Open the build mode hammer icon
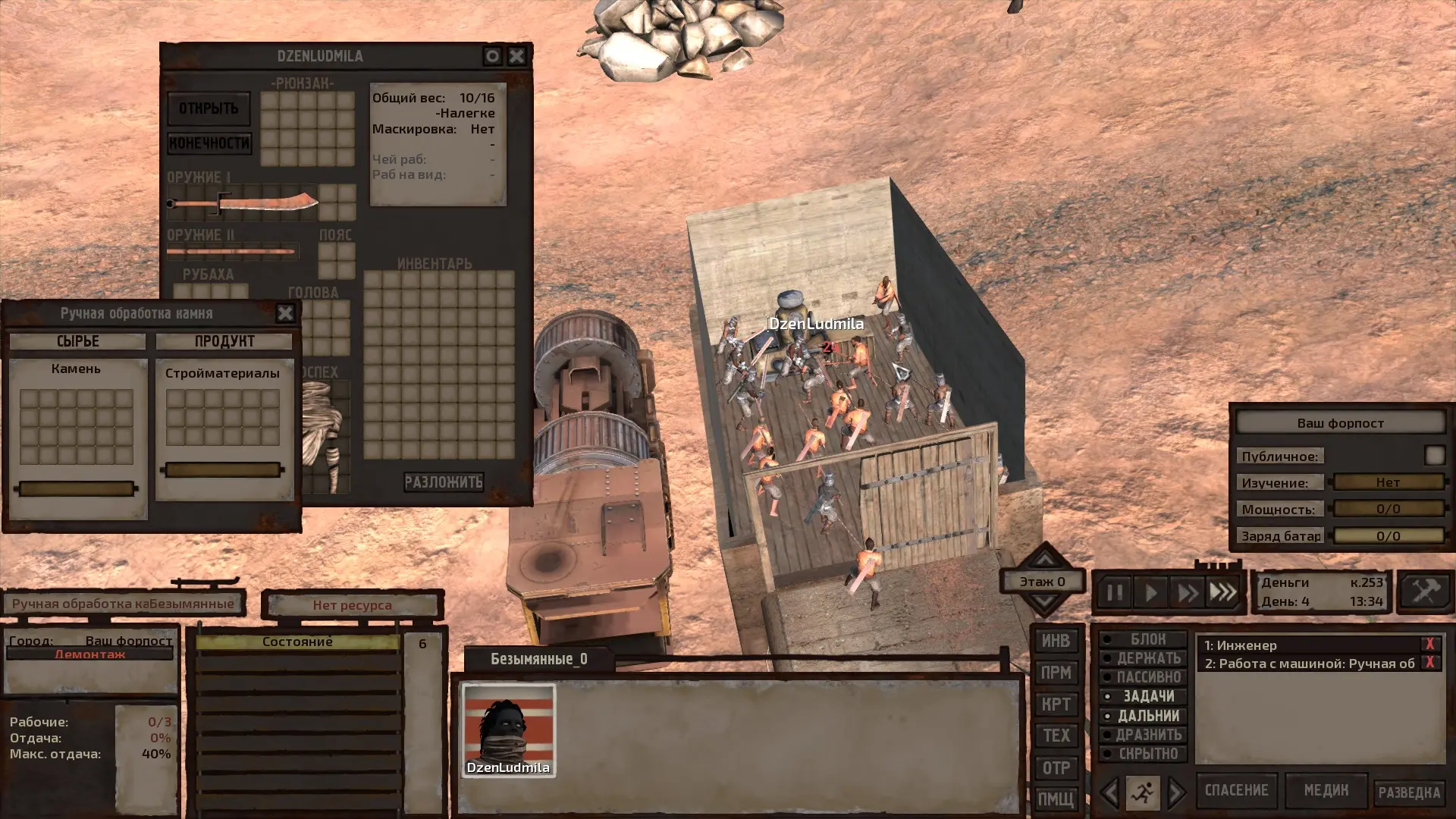Image resolution: width=1456 pixels, height=819 pixels. 1424,591
